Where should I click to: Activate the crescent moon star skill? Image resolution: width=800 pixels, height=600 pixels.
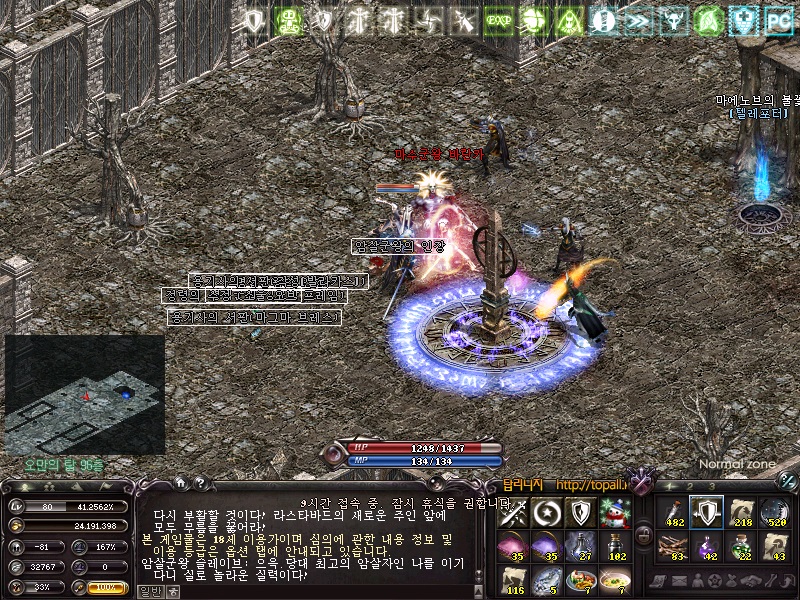[x=548, y=513]
